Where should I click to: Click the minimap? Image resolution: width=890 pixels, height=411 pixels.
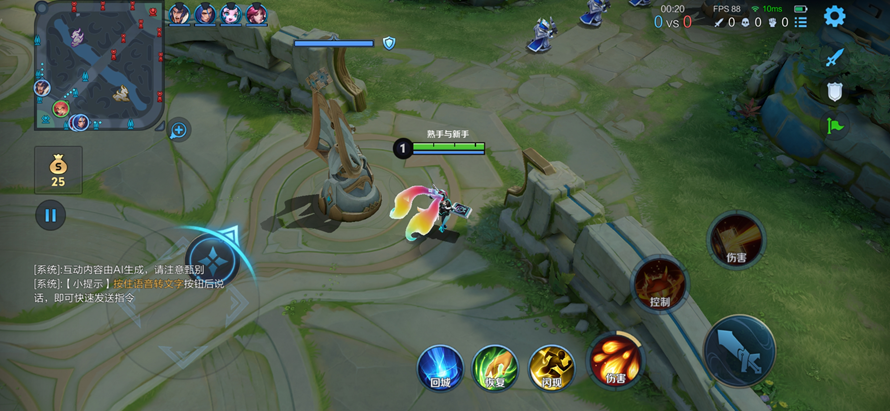[99, 66]
